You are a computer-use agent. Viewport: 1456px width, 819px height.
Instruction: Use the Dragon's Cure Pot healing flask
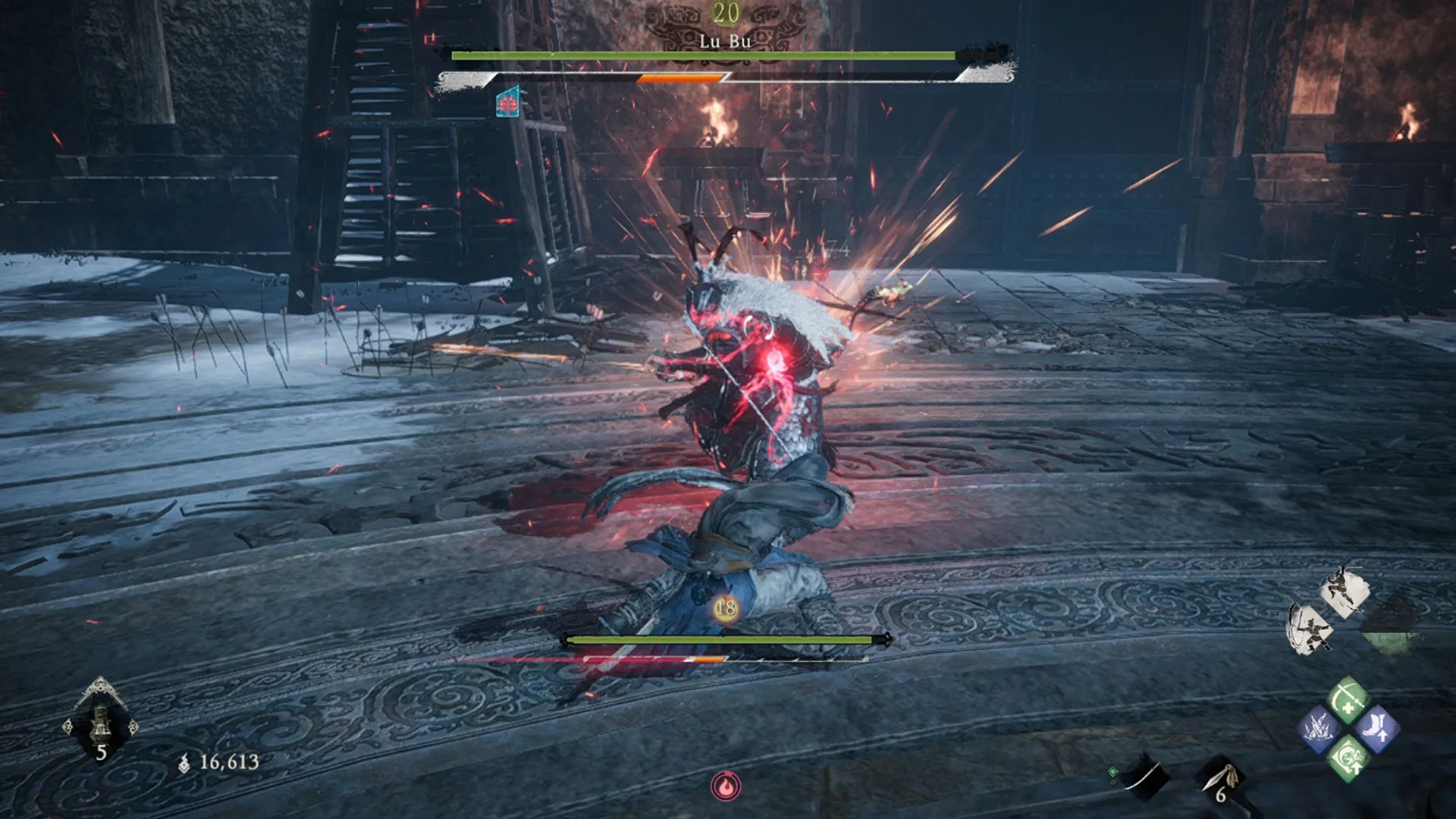101,722
